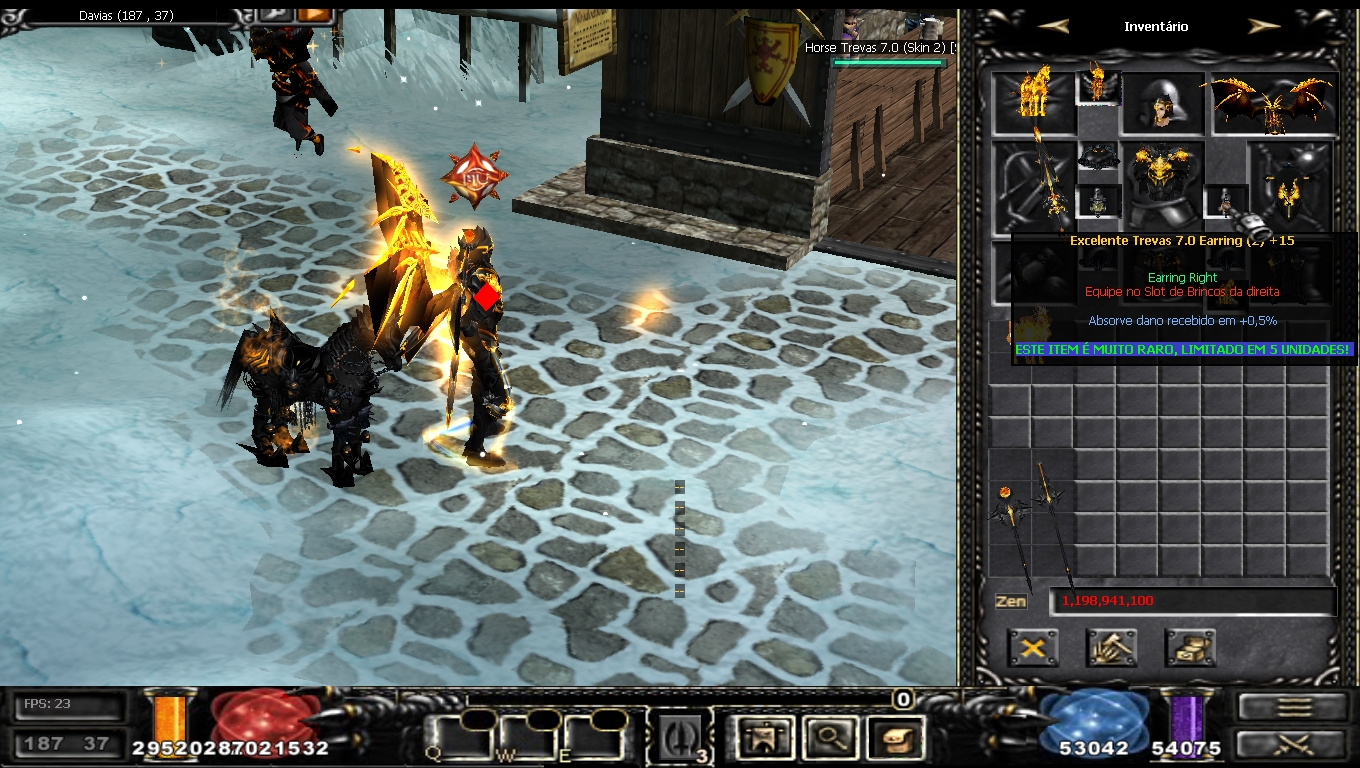Activate the current skill icon on the hotbar
The image size is (1360, 768).
(x=682, y=737)
